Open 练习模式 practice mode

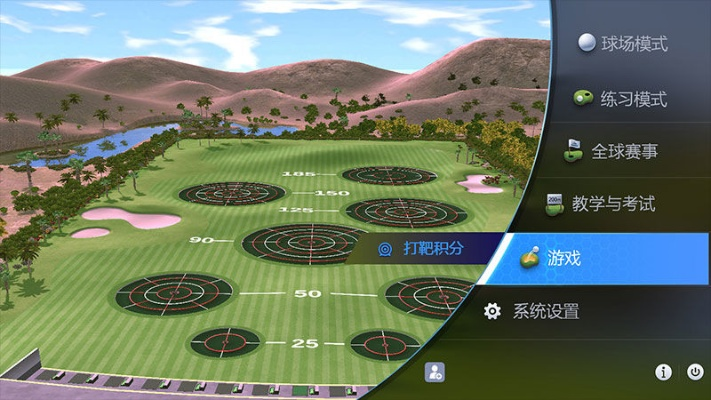click(620, 99)
